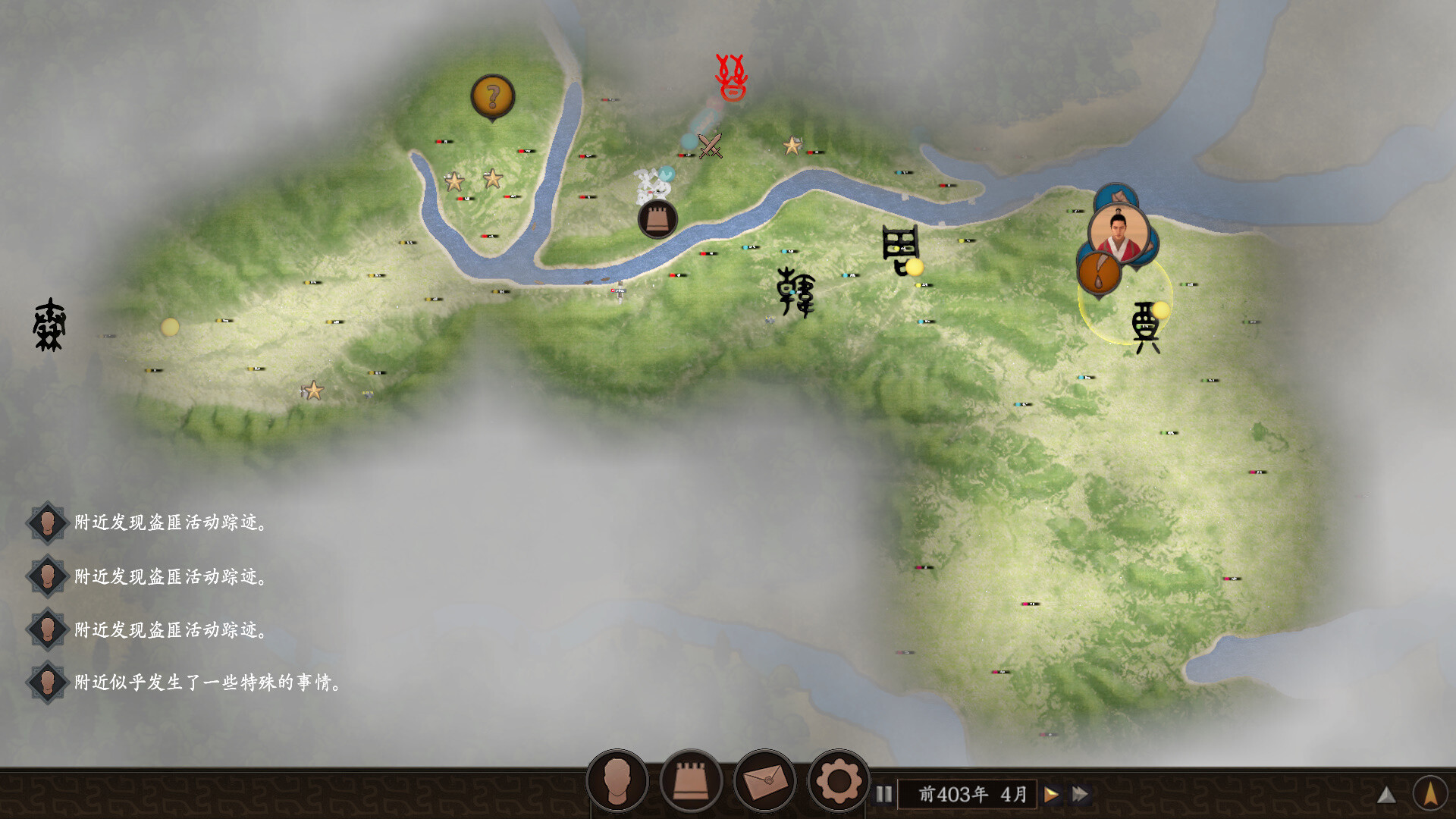The height and width of the screenshot is (819, 1456).
Task: Click the orange compass button
Action: pos(1430,793)
